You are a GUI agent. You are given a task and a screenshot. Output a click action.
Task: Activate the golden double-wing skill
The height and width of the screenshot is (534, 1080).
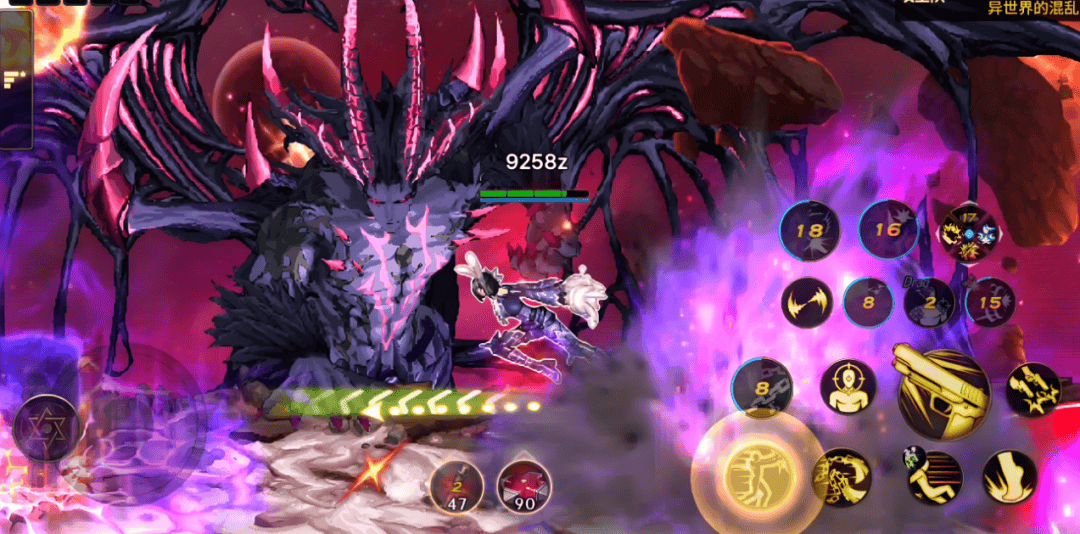808,302
